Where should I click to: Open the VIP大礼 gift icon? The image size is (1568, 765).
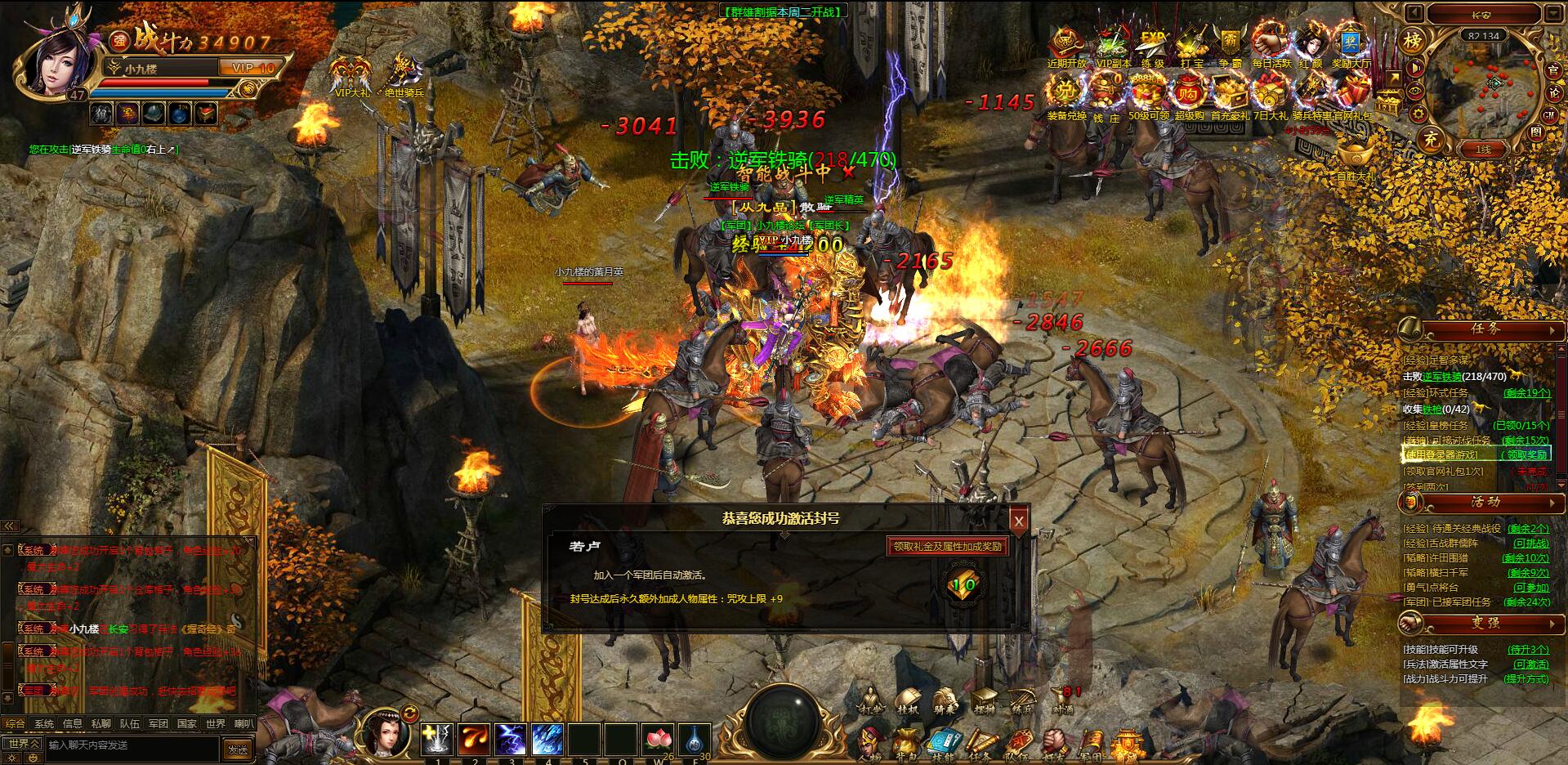352,75
